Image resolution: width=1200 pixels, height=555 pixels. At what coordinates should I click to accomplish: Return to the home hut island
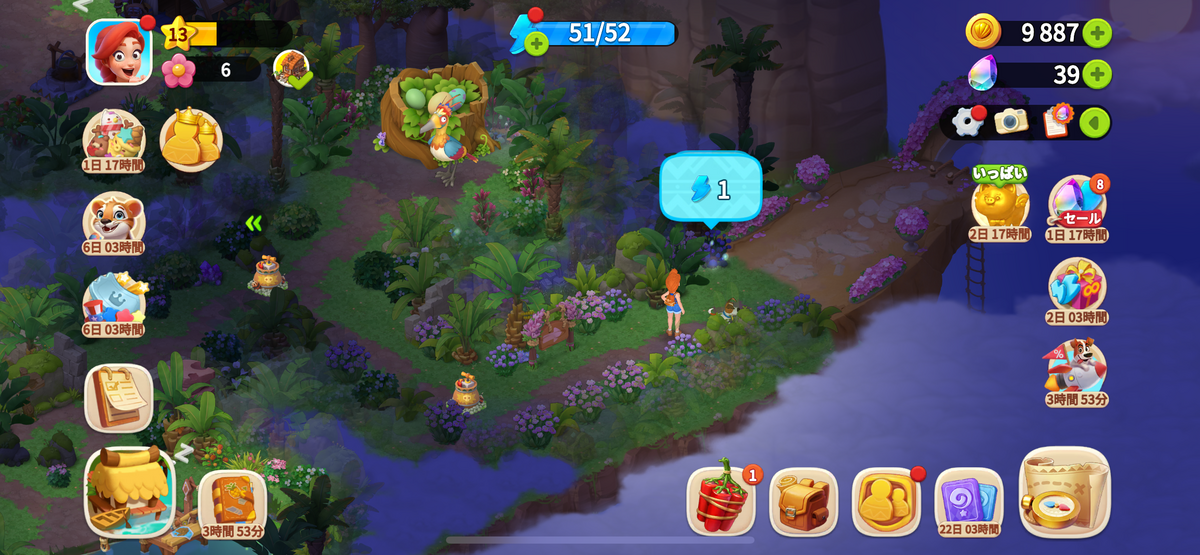tap(129, 491)
